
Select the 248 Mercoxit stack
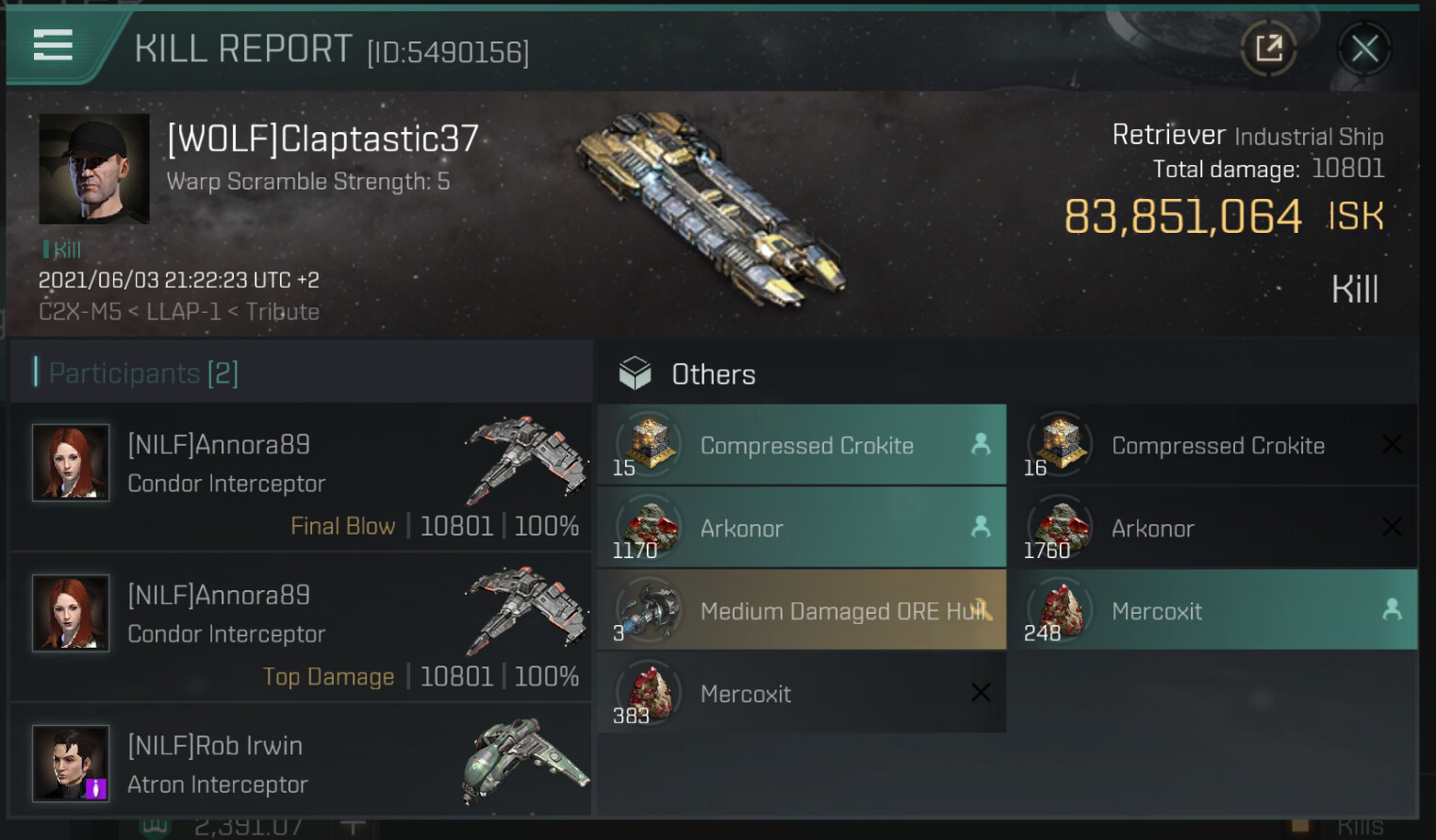click(1213, 611)
